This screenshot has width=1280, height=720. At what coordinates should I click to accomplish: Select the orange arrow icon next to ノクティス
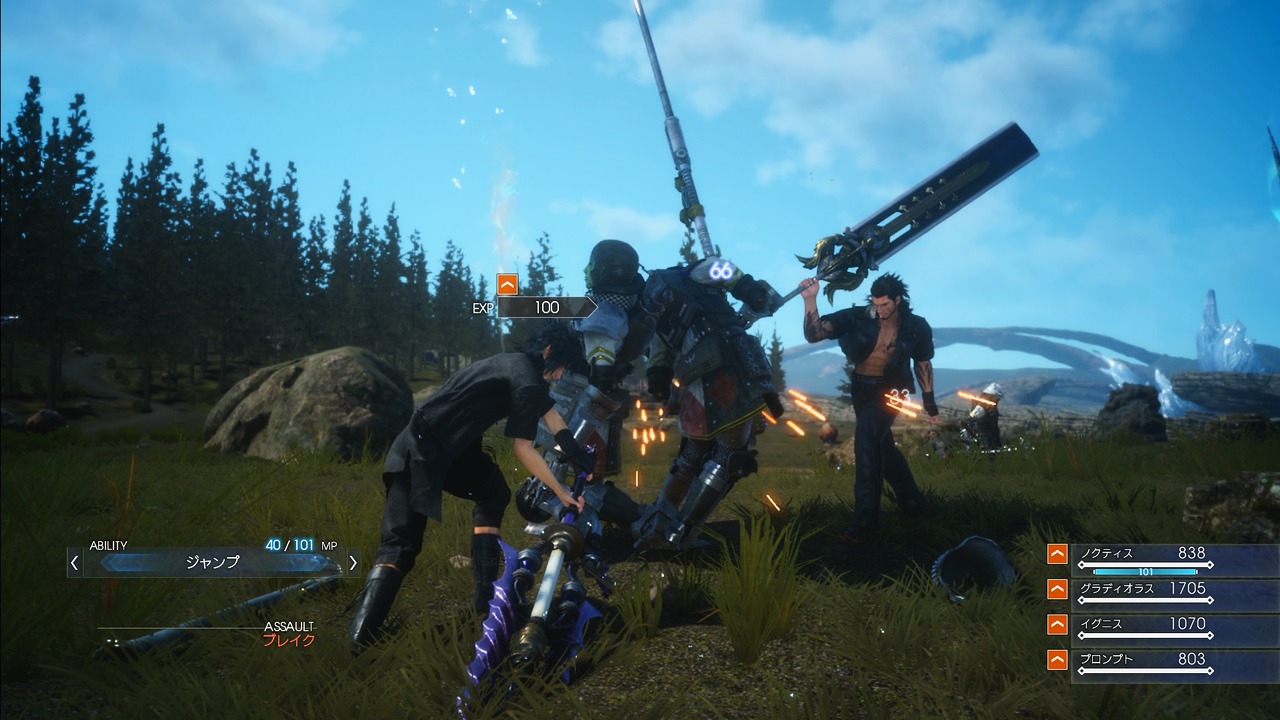pyautogui.click(x=1057, y=553)
